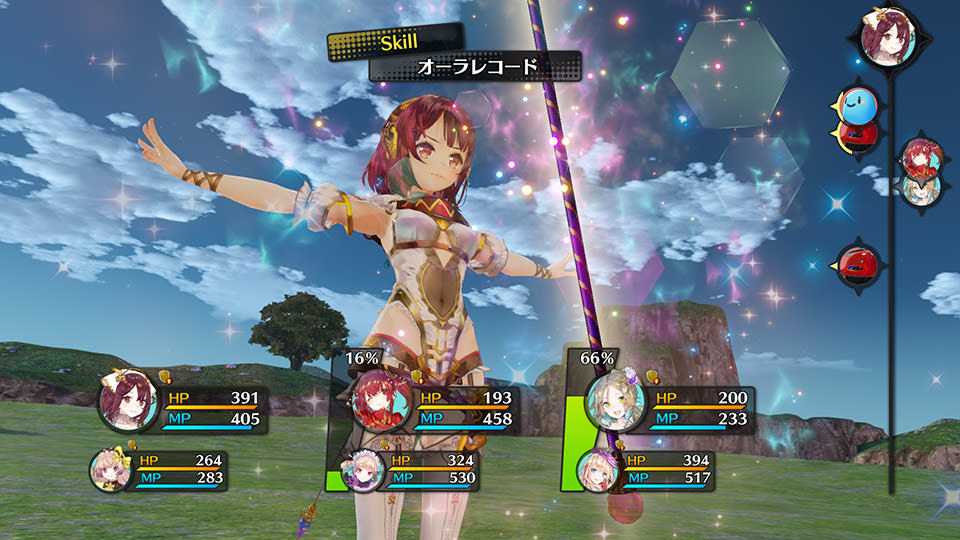Select the blue puni turn order icon
Screen dimensions: 960x540
[859, 101]
